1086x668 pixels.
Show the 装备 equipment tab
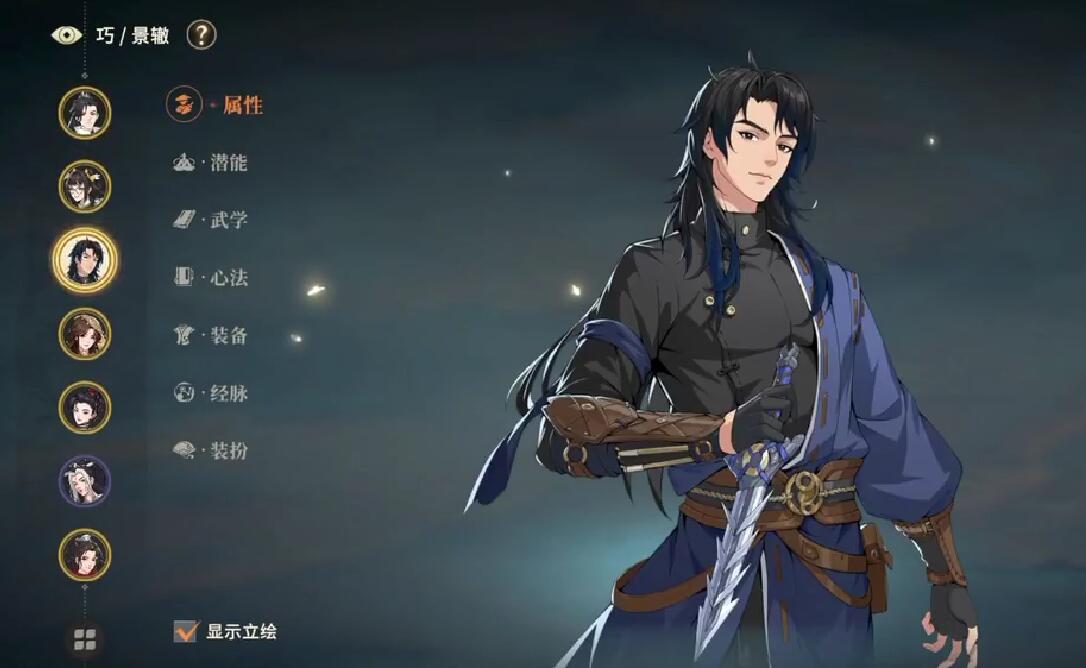pyautogui.click(x=227, y=336)
